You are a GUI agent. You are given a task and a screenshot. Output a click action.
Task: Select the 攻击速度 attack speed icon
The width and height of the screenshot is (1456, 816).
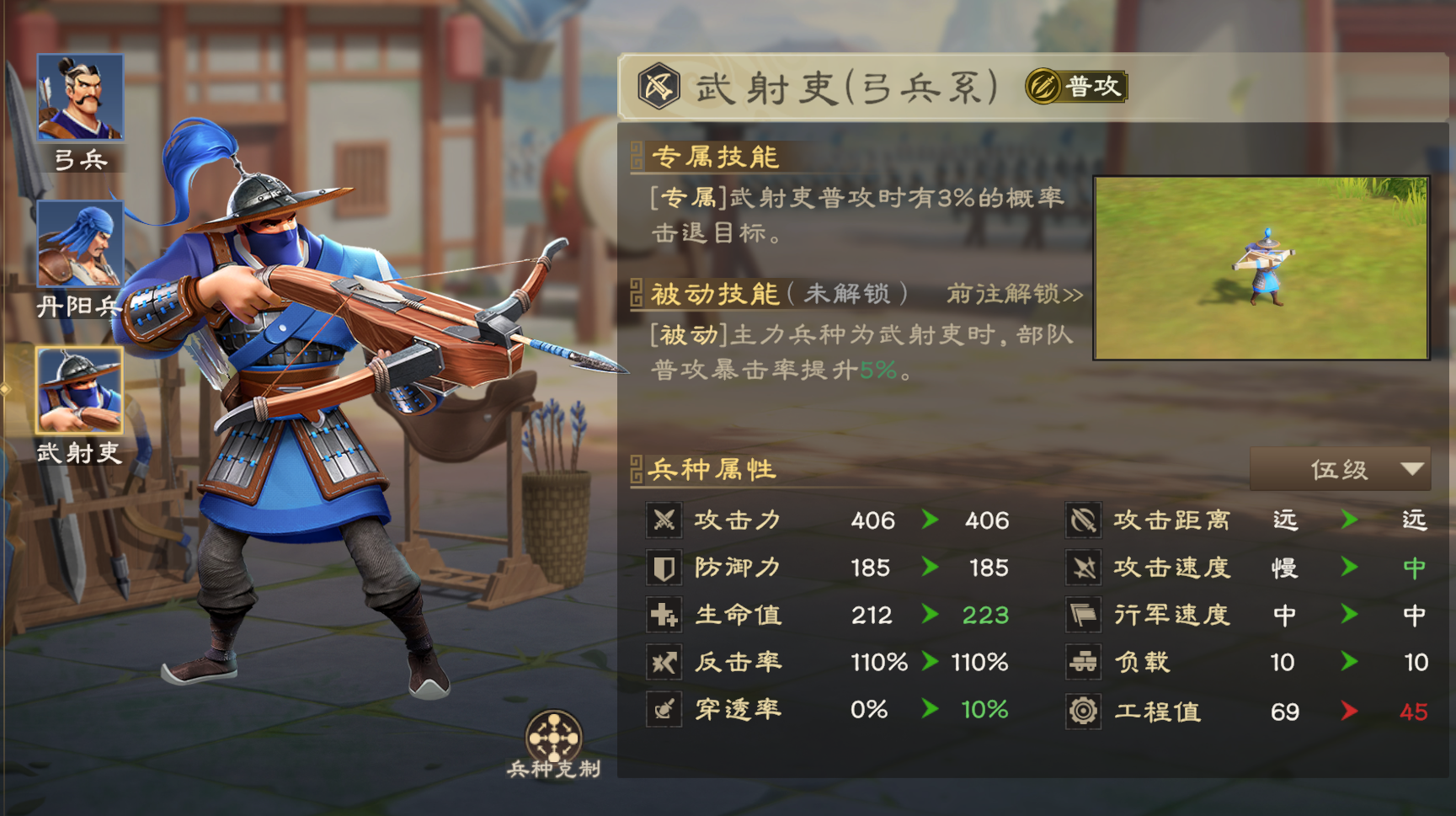(x=1082, y=568)
